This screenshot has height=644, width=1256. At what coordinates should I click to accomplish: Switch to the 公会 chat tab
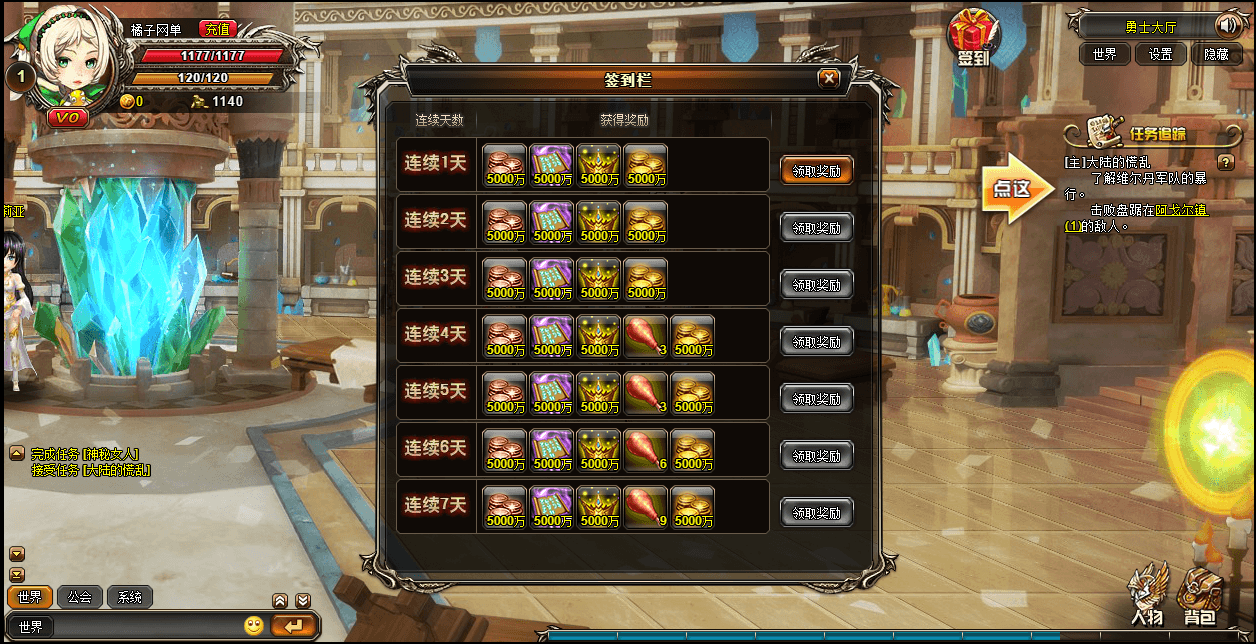80,597
